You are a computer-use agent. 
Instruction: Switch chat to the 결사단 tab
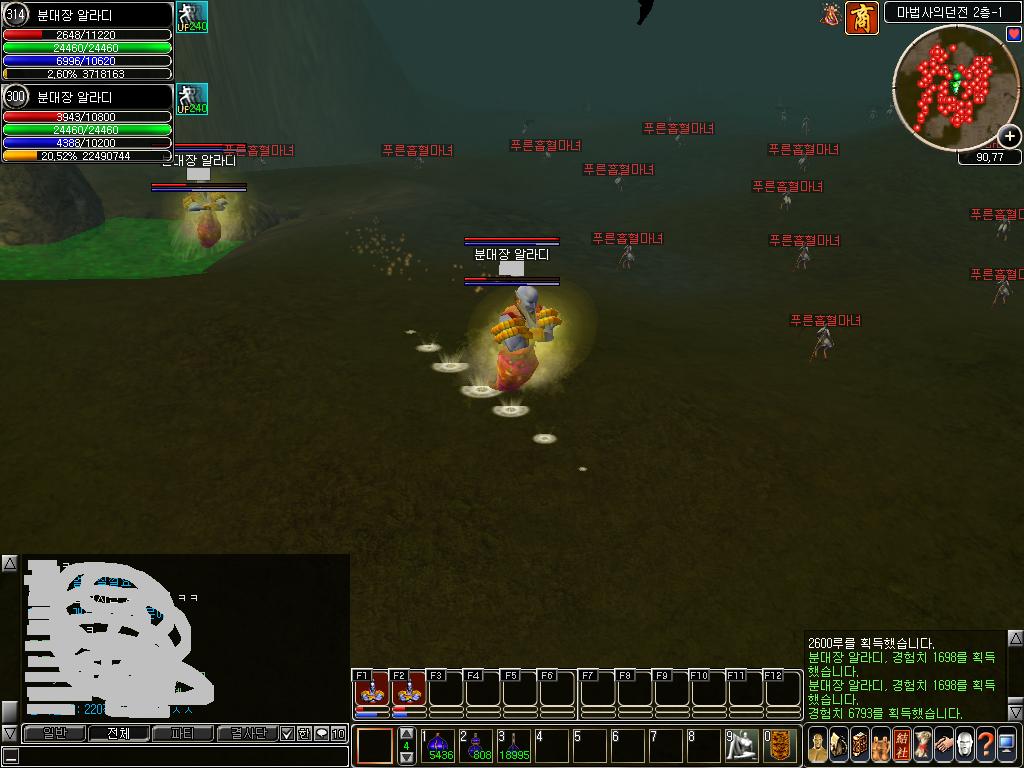(x=247, y=734)
